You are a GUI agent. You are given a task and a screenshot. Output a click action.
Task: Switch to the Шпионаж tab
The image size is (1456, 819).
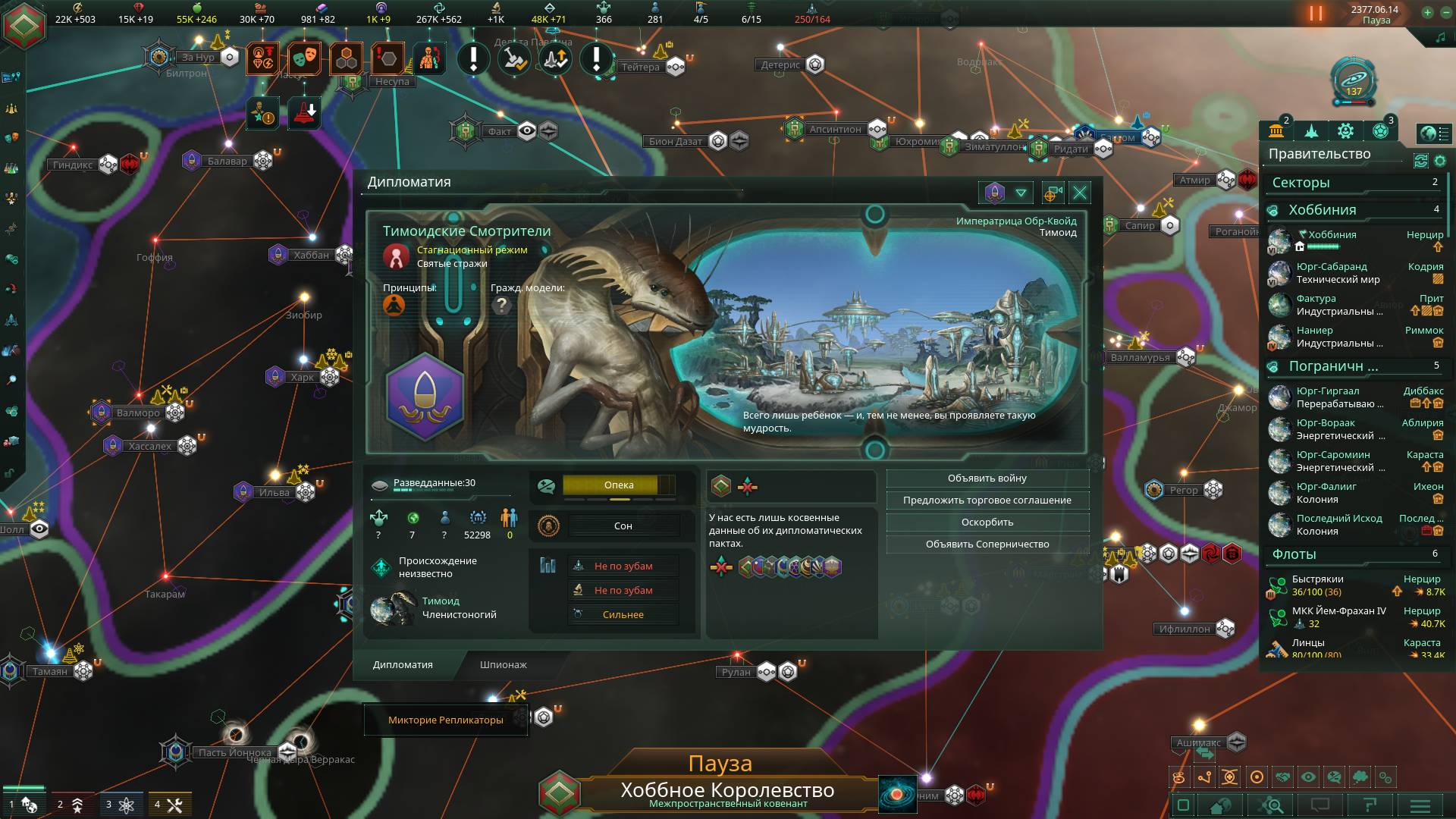click(503, 665)
